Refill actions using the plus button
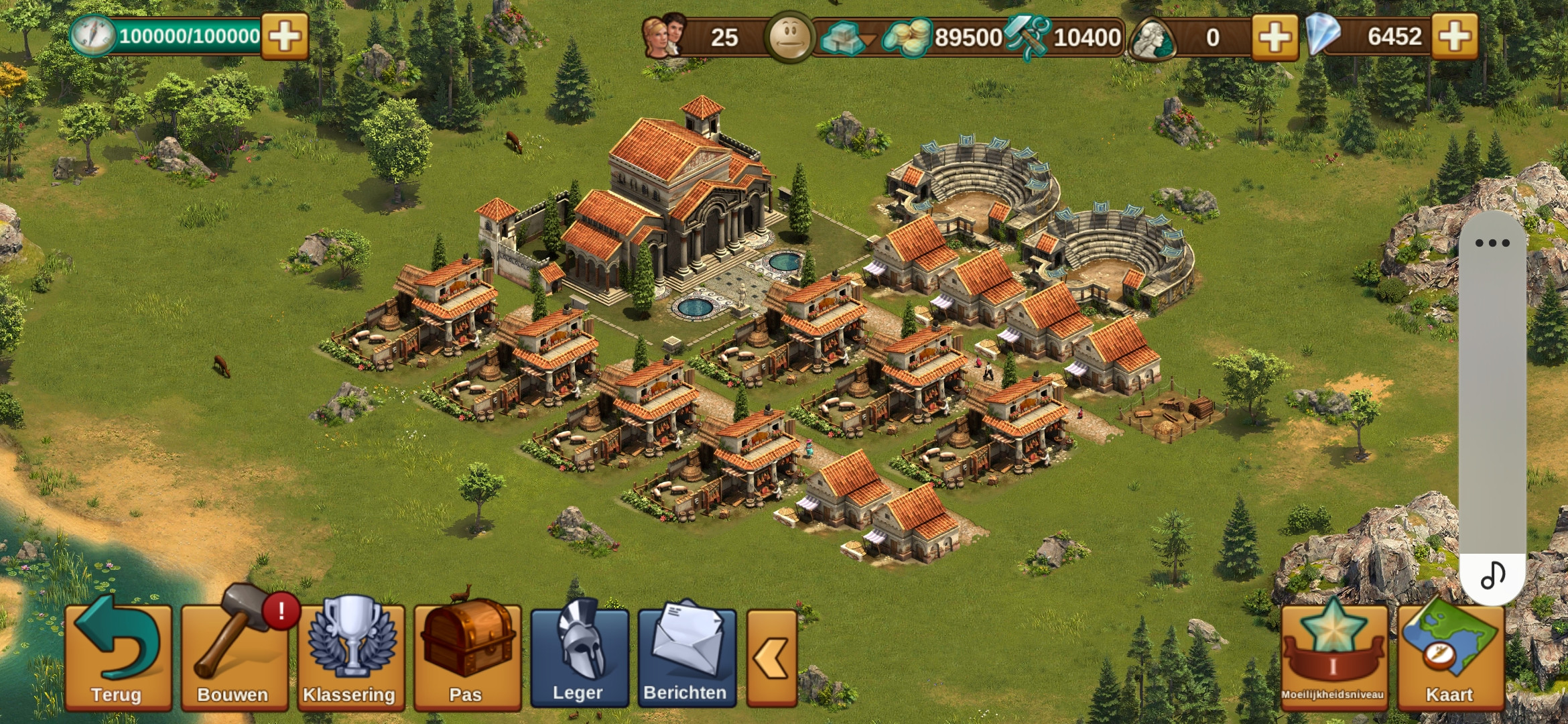This screenshot has height=724, width=1568. pyautogui.click(x=285, y=36)
